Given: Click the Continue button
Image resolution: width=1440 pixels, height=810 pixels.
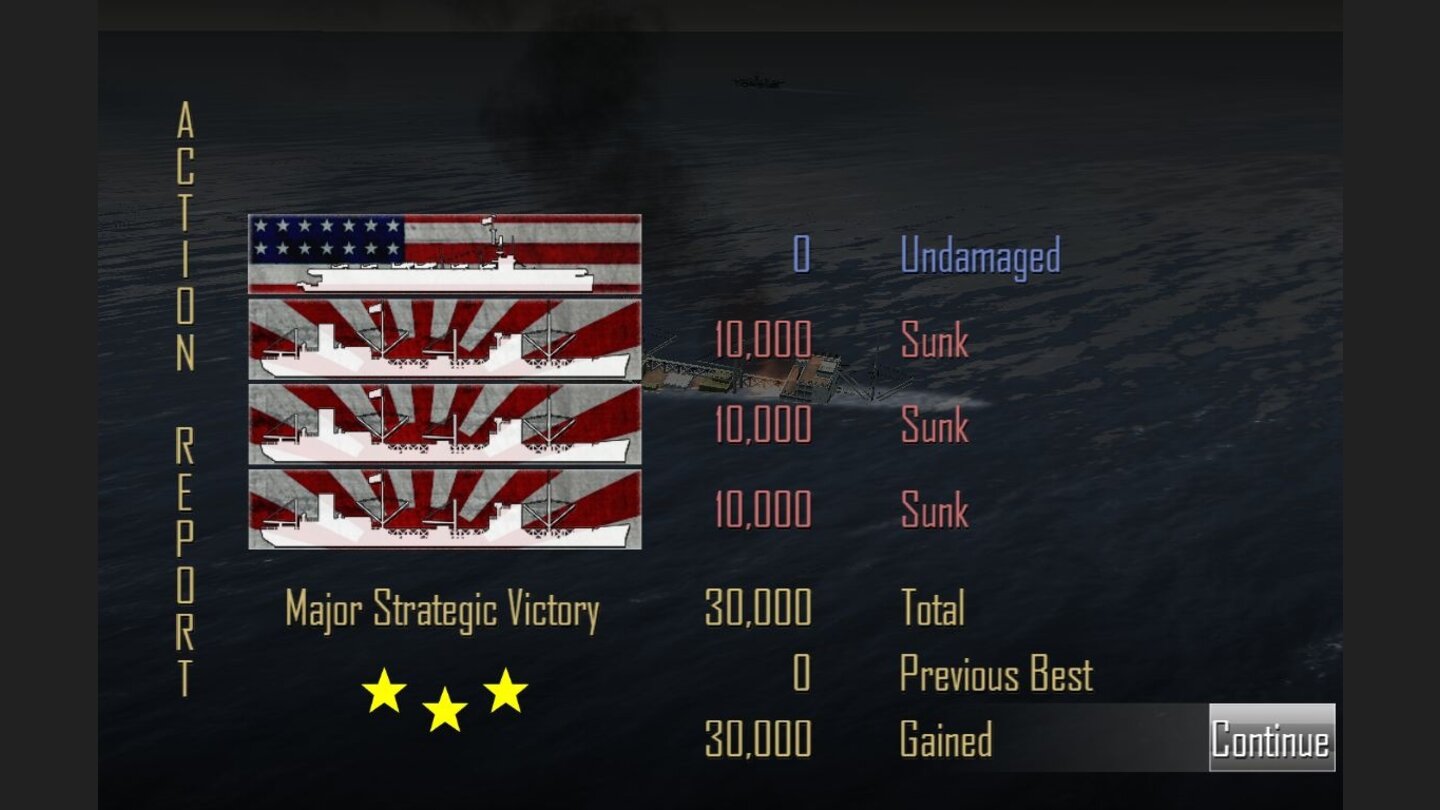Looking at the screenshot, I should tap(1272, 736).
